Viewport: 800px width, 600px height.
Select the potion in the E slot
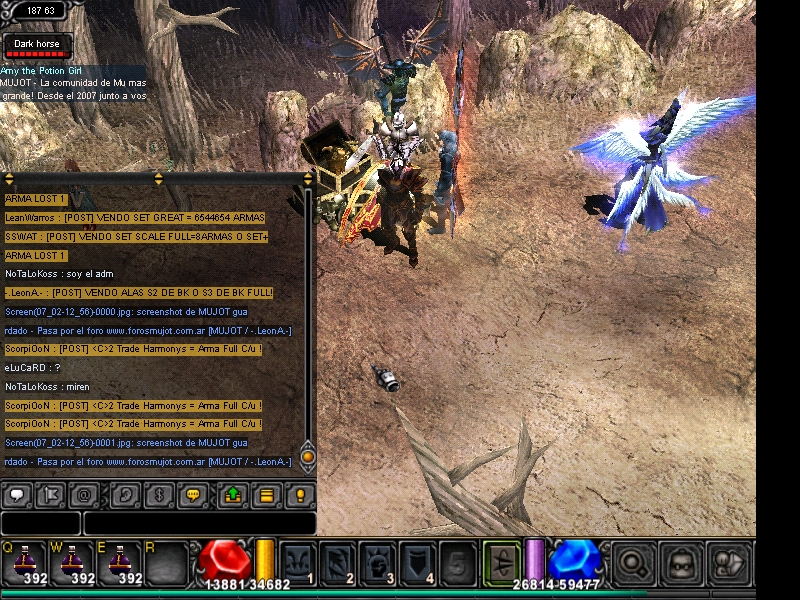[119, 562]
